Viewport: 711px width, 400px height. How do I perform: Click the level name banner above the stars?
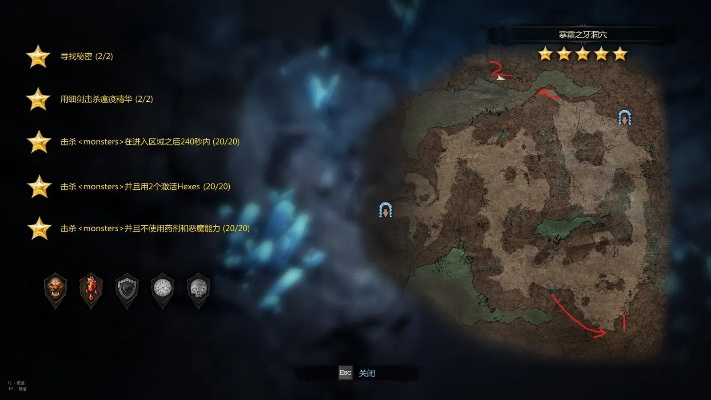click(x=582, y=34)
